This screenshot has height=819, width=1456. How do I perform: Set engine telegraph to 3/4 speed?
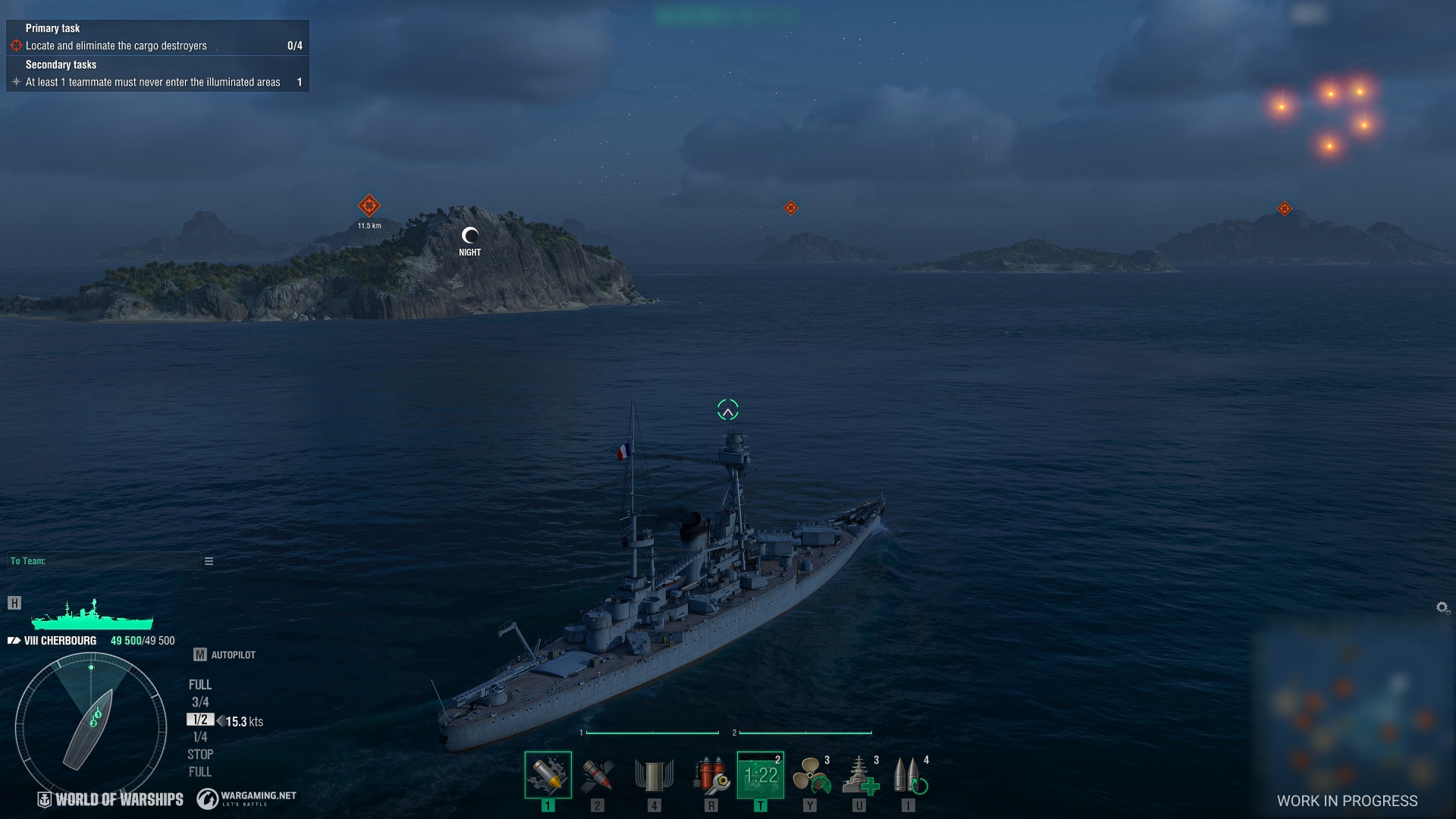tap(200, 702)
